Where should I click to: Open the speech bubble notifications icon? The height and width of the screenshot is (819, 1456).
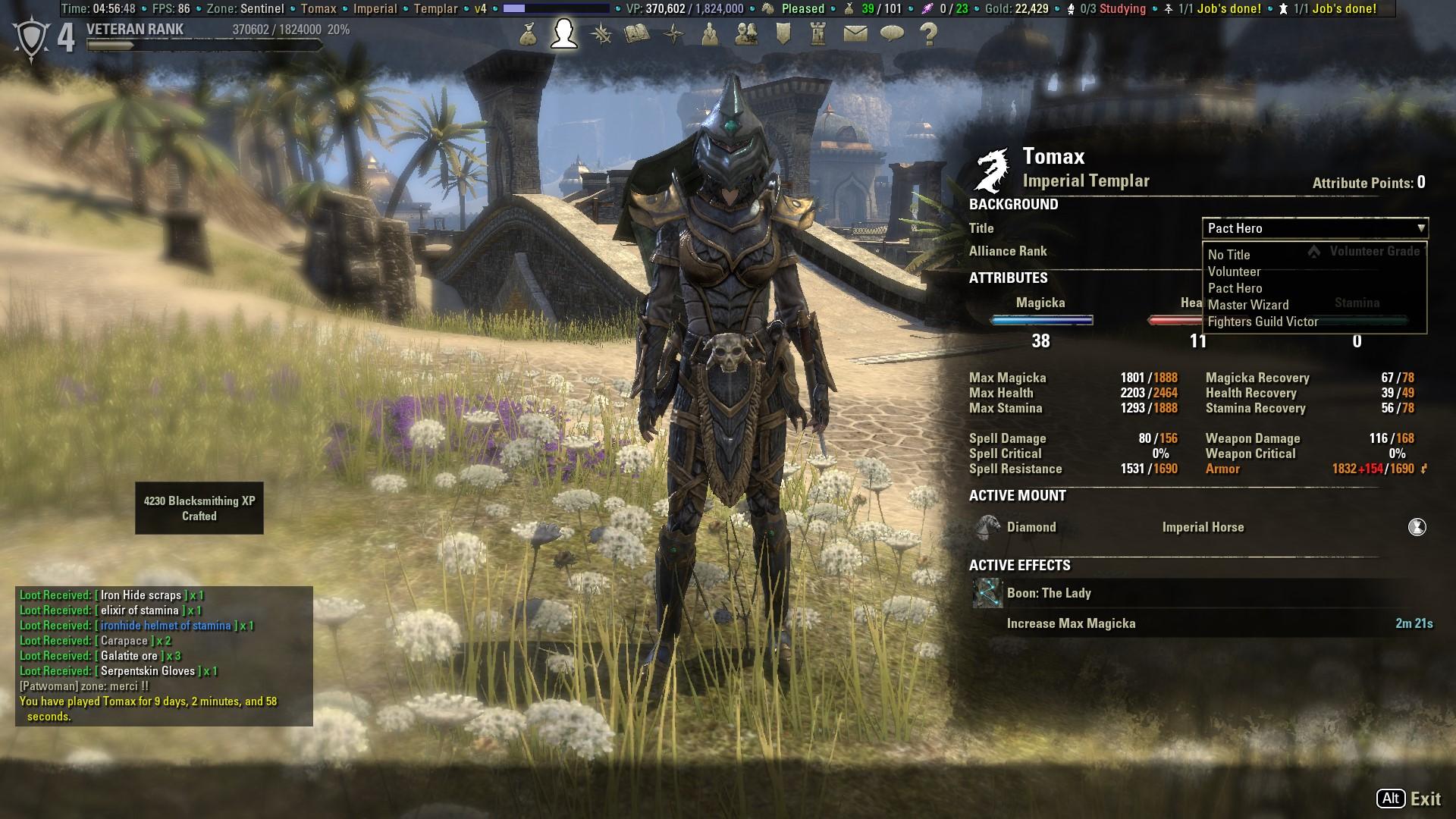point(892,34)
